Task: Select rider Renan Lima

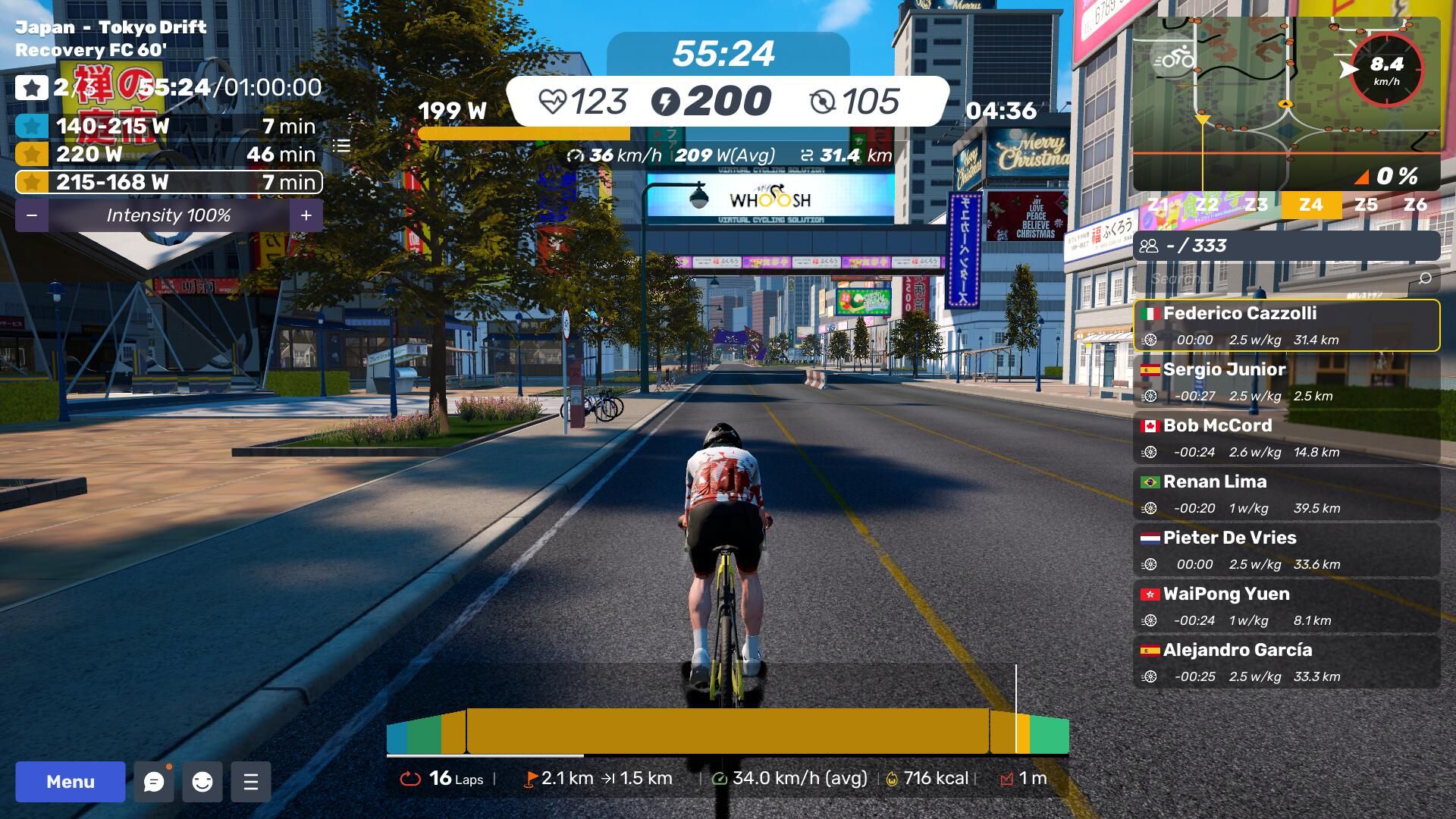Action: click(x=1286, y=494)
